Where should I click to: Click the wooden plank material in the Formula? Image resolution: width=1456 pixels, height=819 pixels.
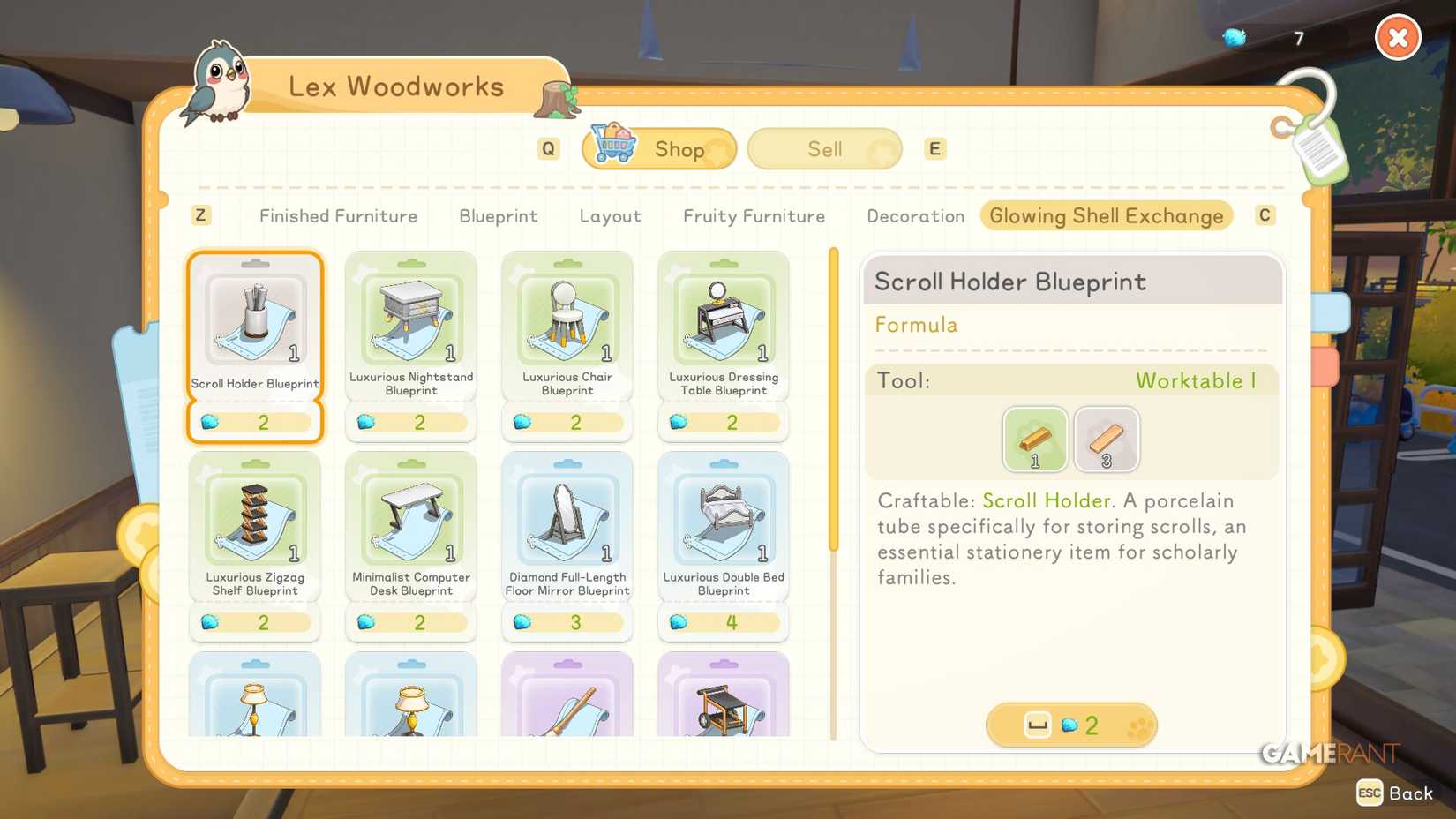(x=1107, y=439)
